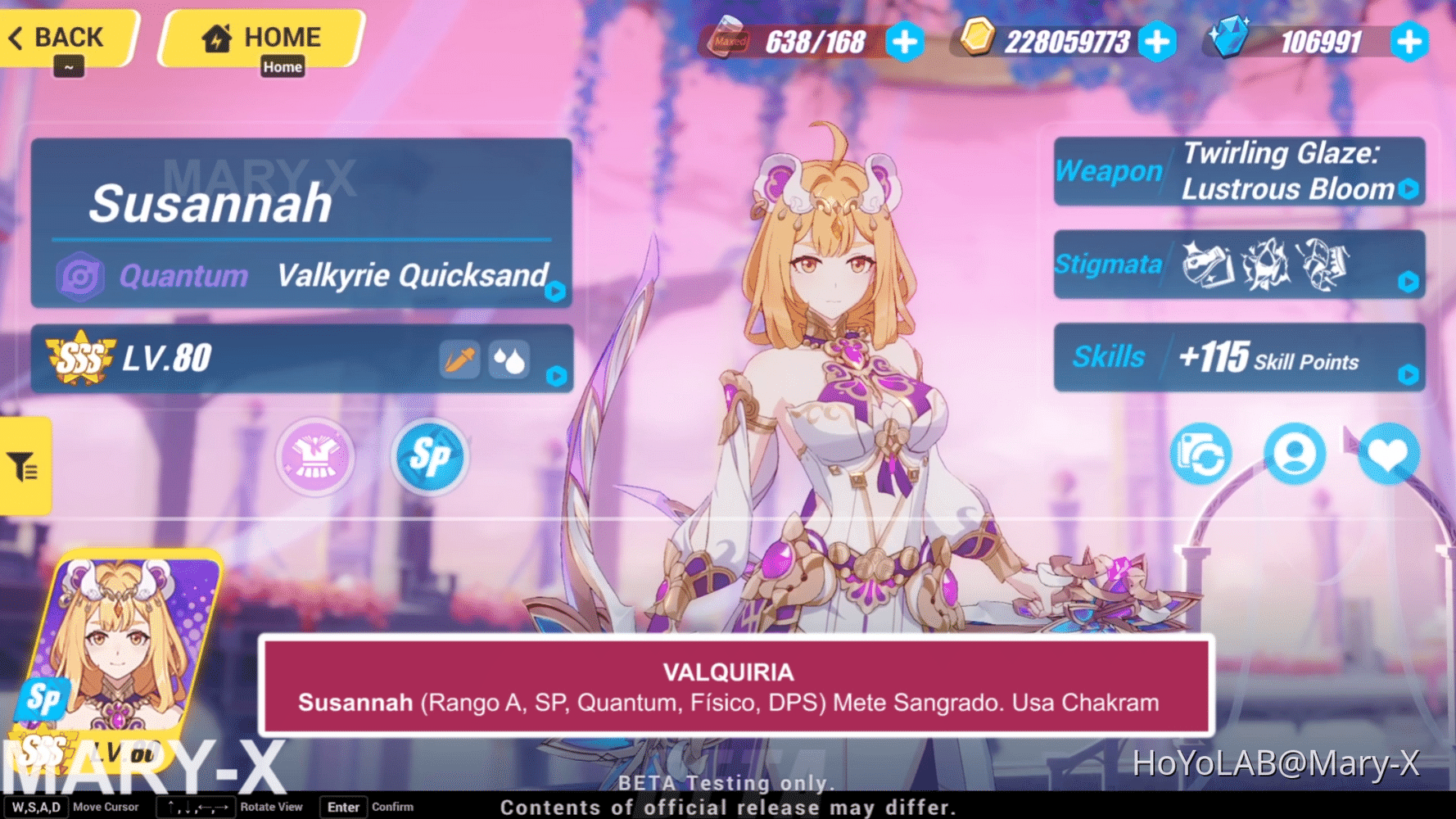The height and width of the screenshot is (819, 1456).
Task: Click the blue SP emblem beside the dress icon
Action: click(x=429, y=457)
